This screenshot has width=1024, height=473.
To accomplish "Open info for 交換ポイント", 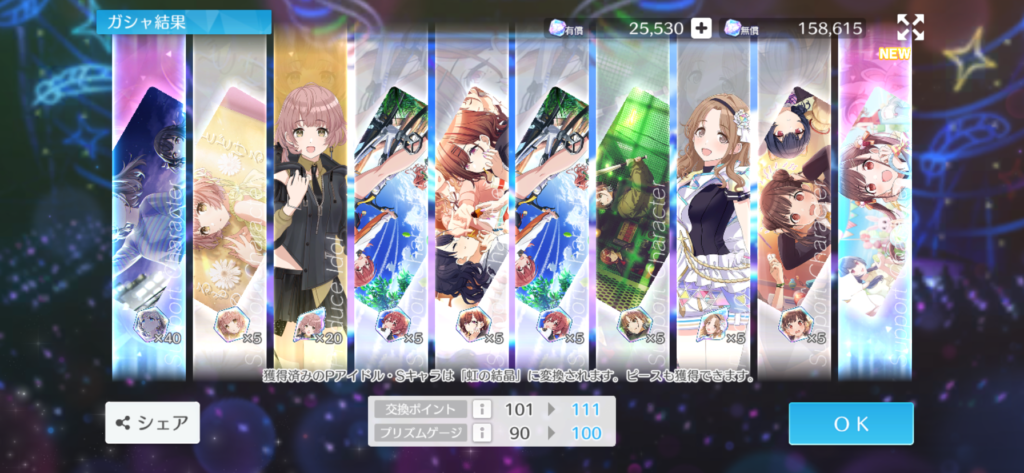I will point(479,409).
